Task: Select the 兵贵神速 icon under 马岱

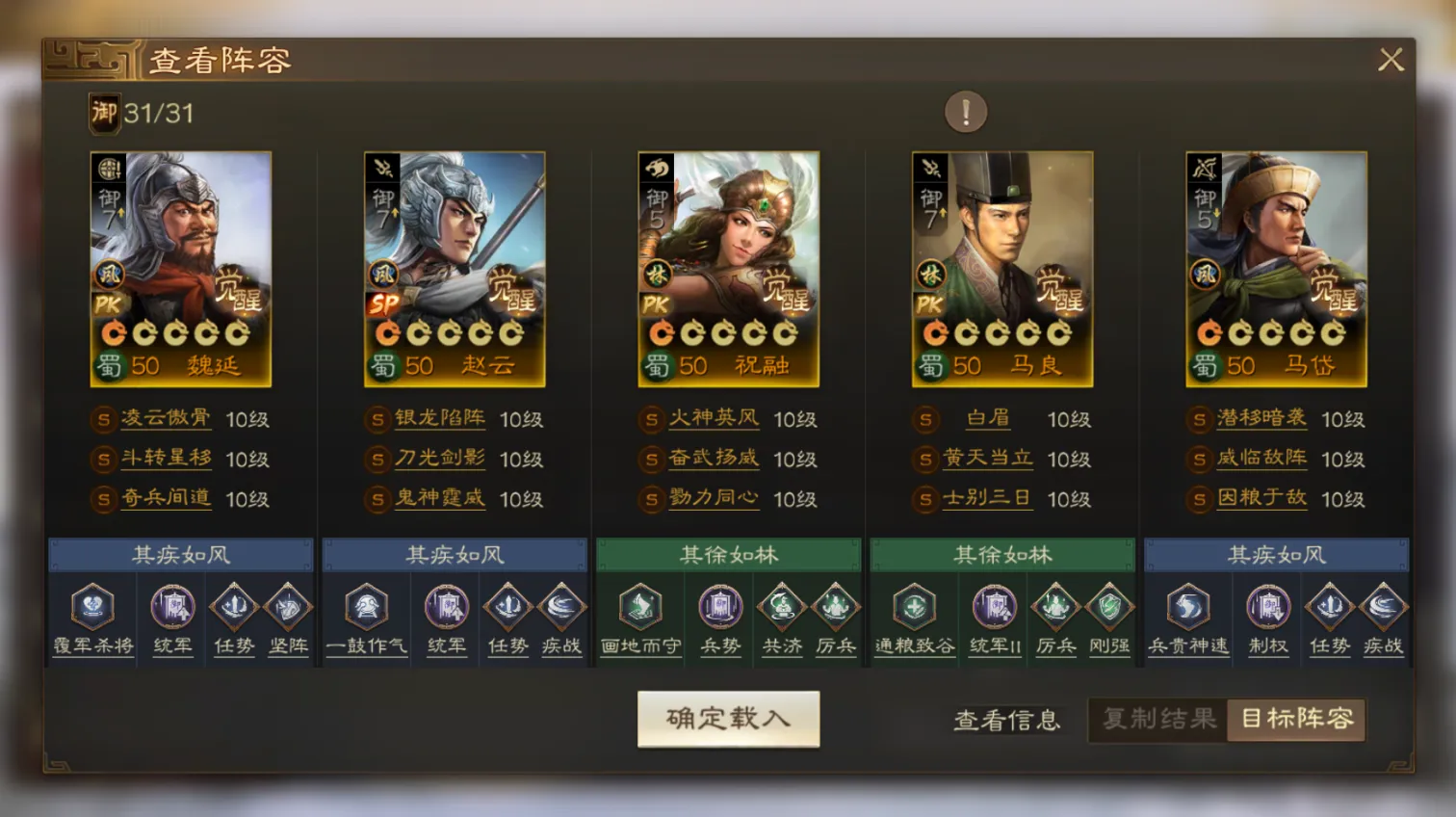Action: (1187, 608)
